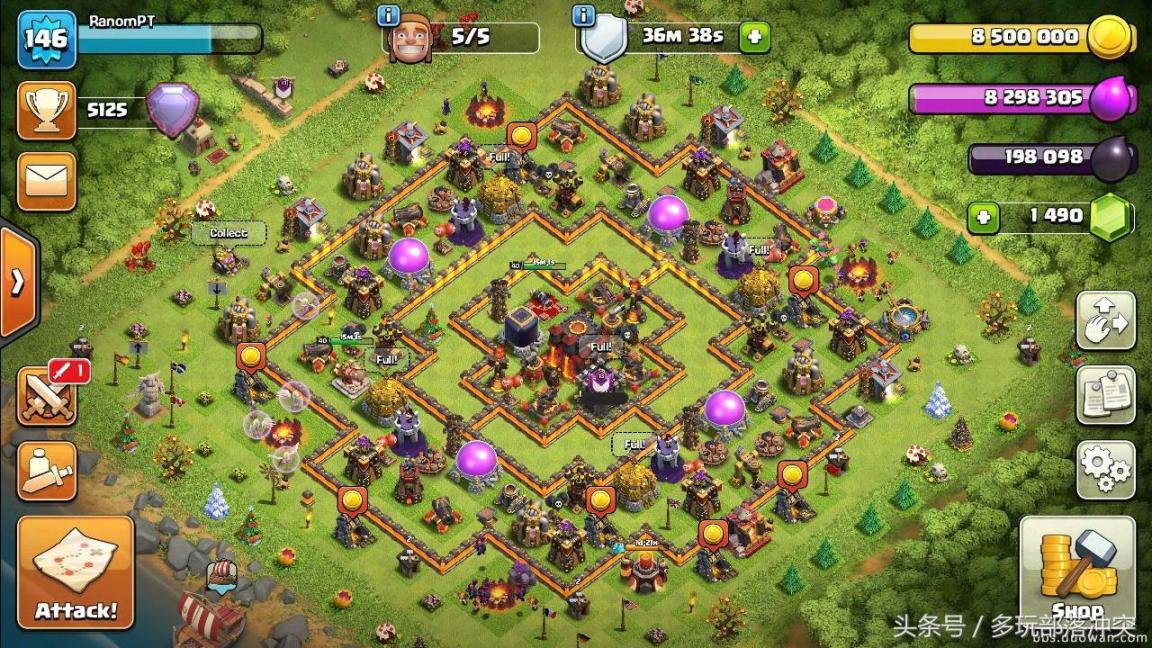Add shield time with the green plus

[x=754, y=38]
